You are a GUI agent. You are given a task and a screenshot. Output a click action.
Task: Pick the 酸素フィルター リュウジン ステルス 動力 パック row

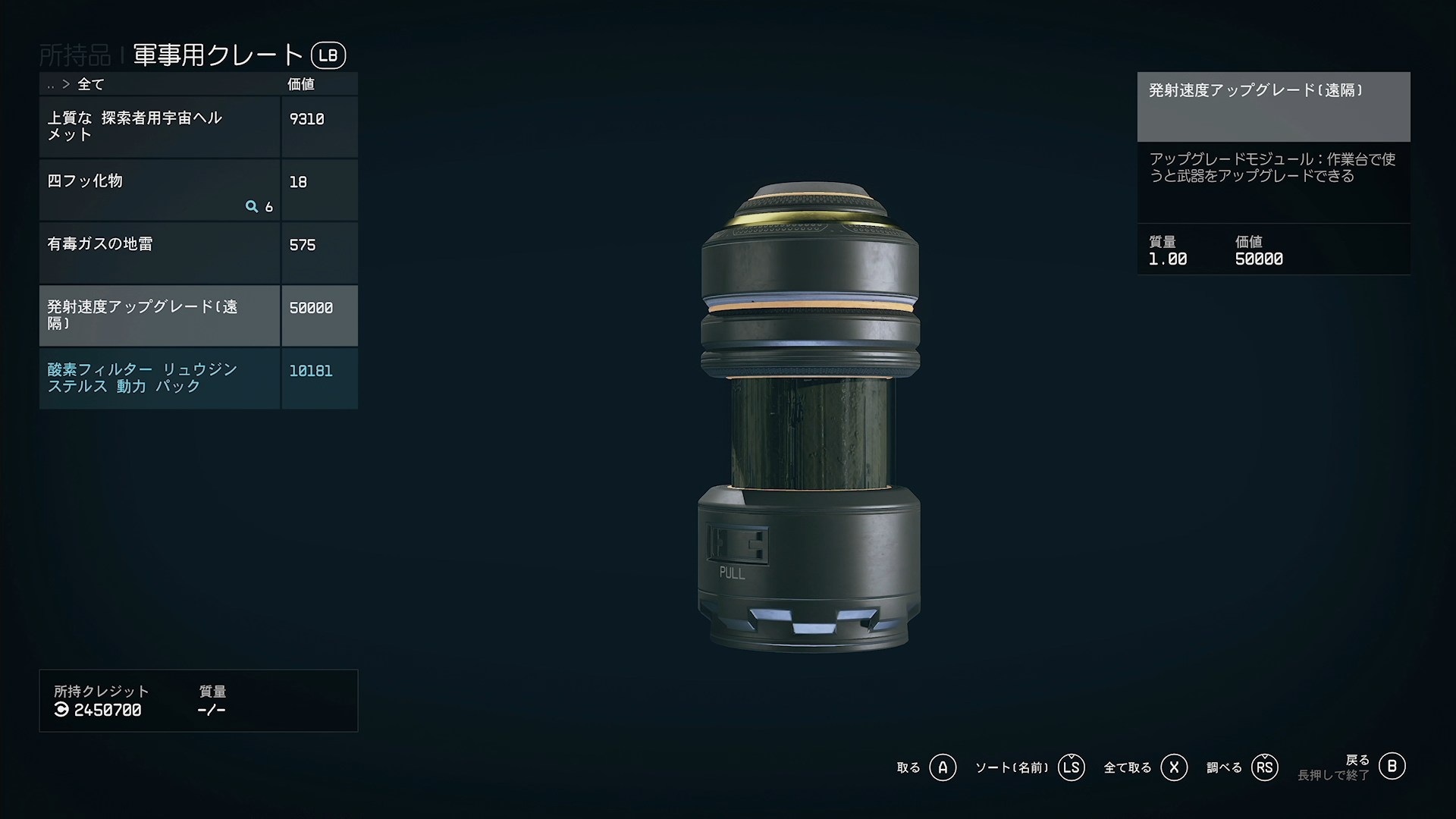point(159,378)
